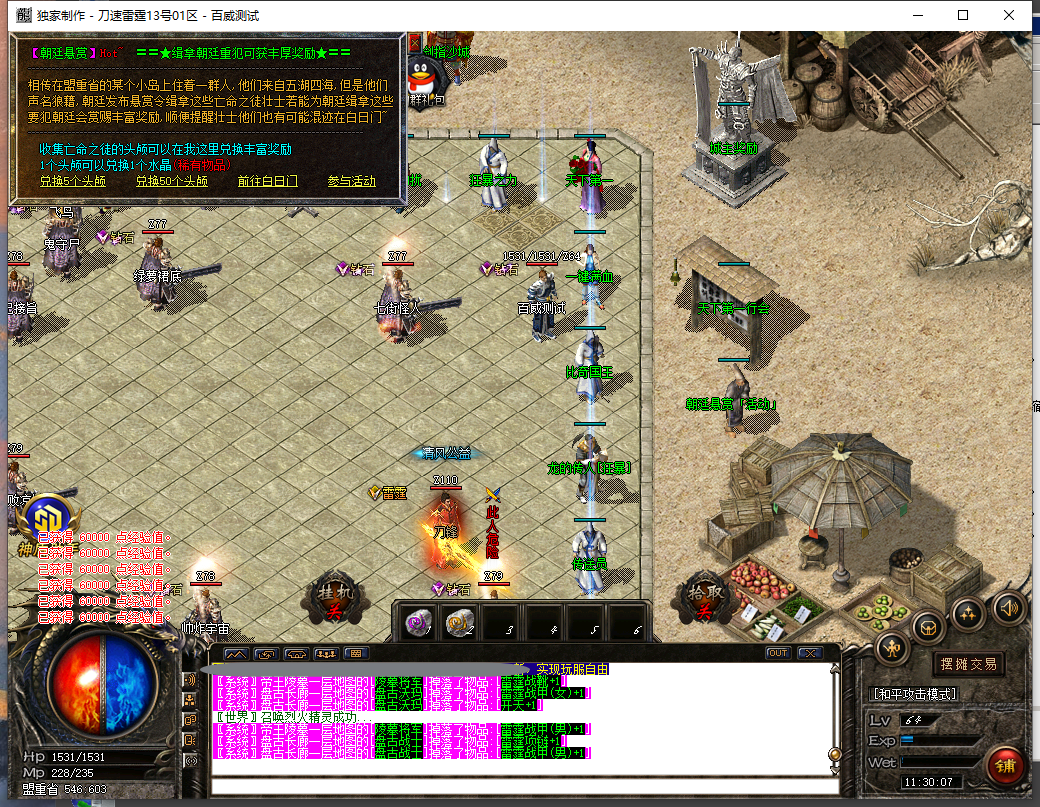The image size is (1040, 807).
Task: Follow the 前往白日门 teleport link
Action: point(267,181)
